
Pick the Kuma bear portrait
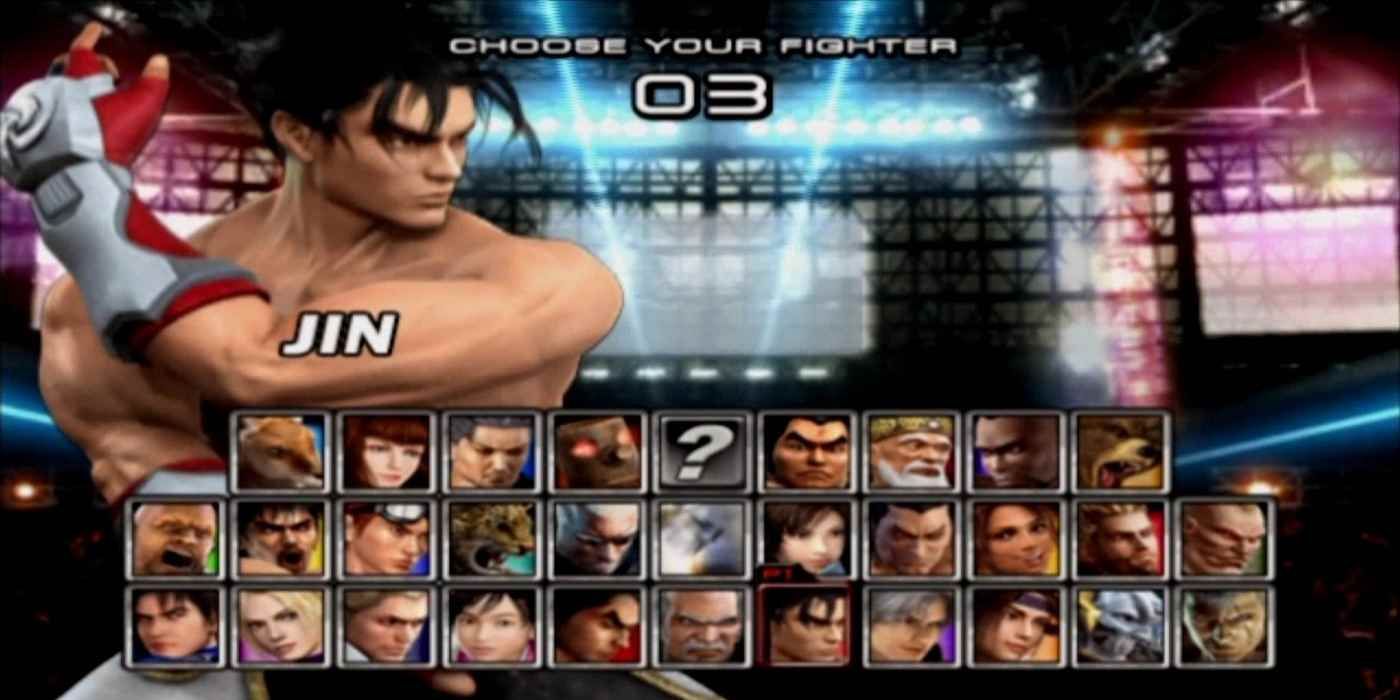click(x=1121, y=451)
